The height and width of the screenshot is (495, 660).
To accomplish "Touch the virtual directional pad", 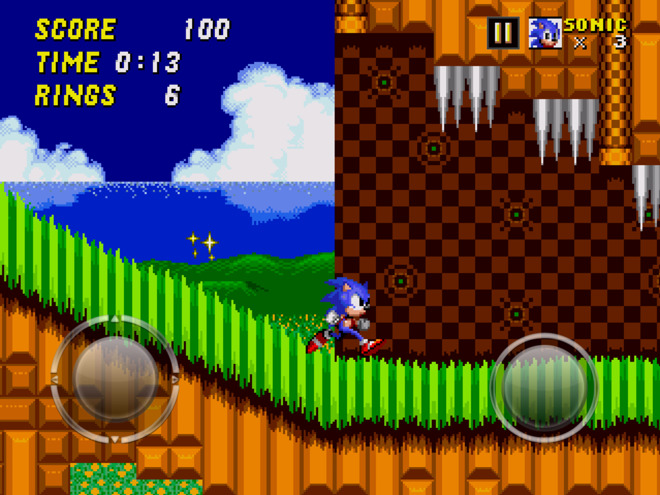I will [114, 380].
